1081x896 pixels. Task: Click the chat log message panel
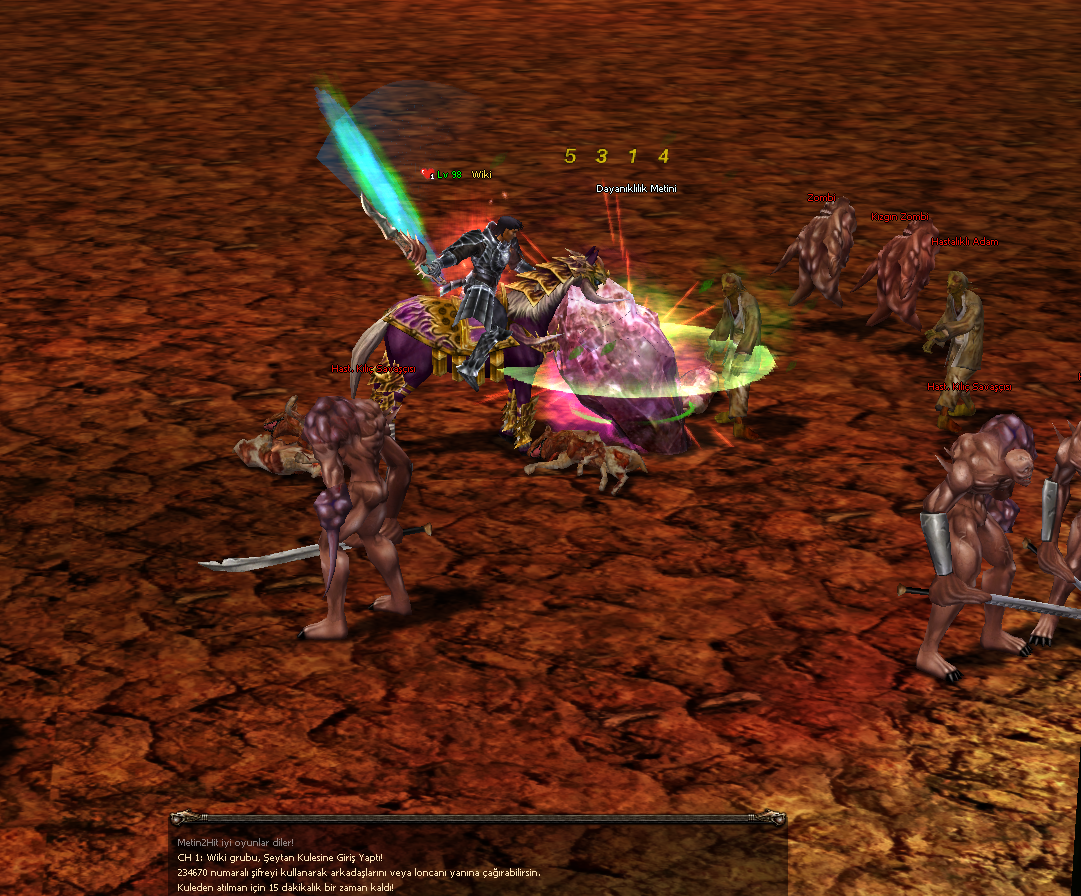[478, 863]
